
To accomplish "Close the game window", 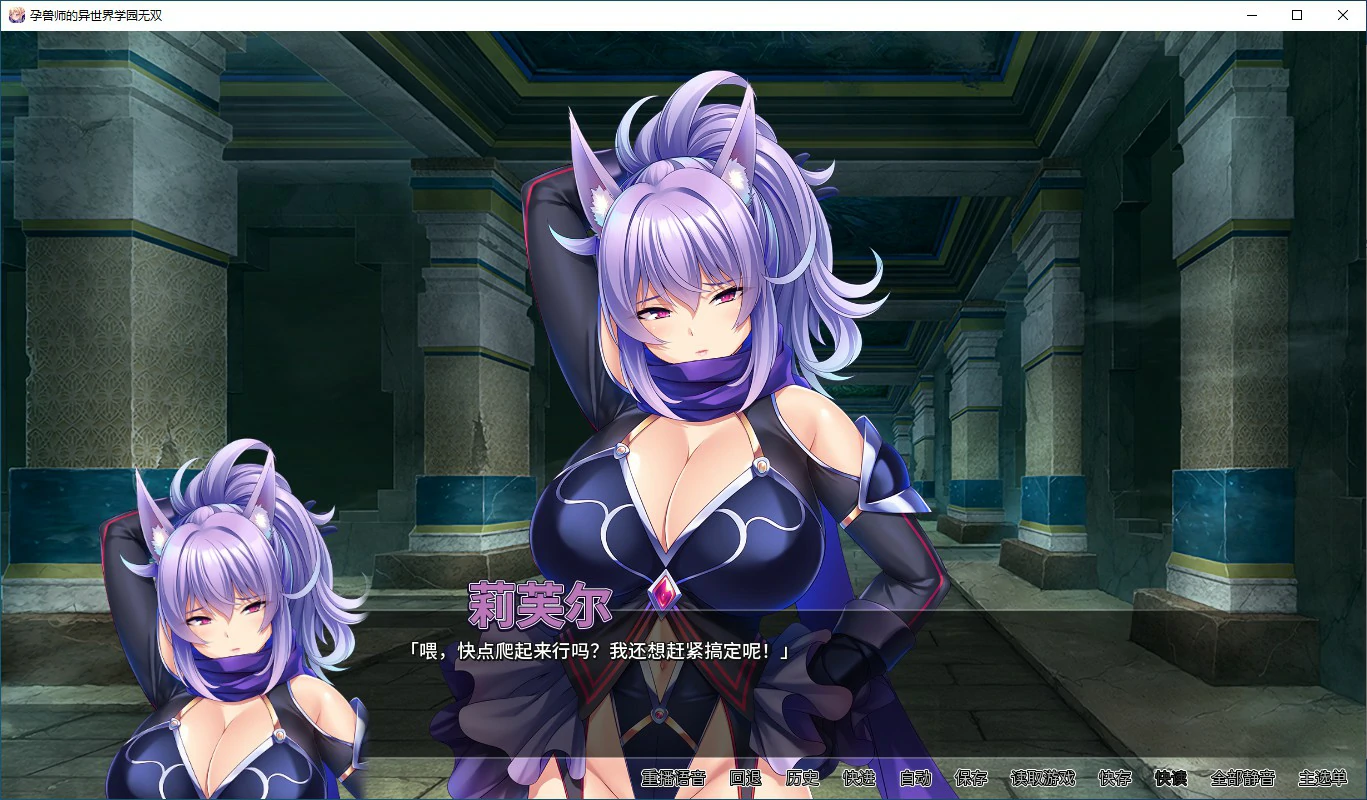I will click(x=1343, y=15).
